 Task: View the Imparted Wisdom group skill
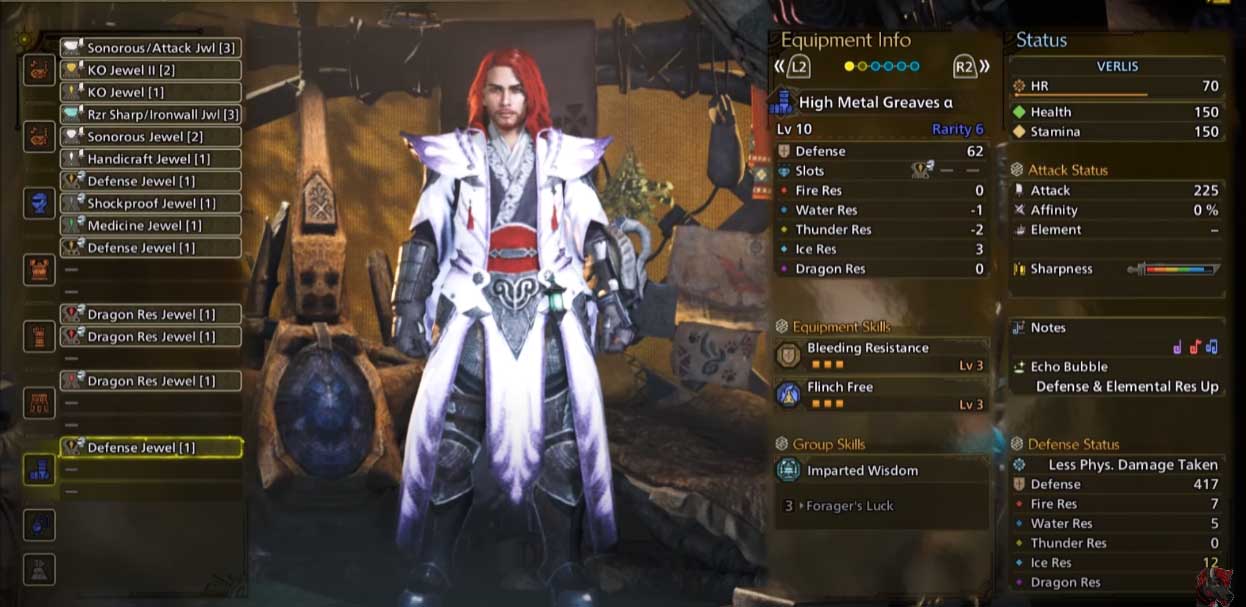[881, 470]
